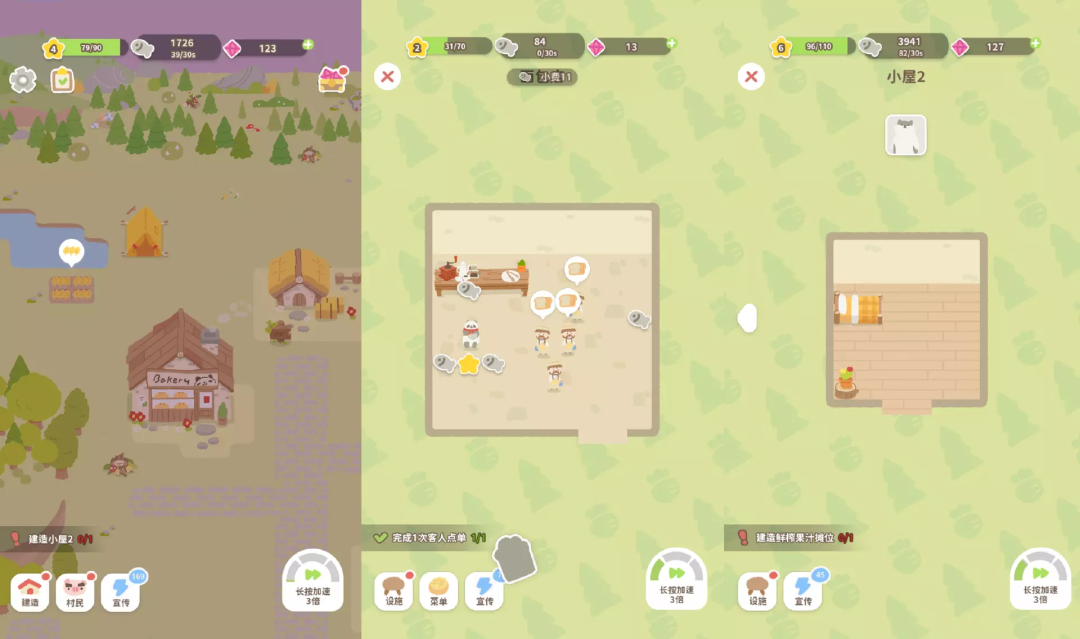The width and height of the screenshot is (1080, 639).
Task: Open 设施 facilities next to 菜单
Action: [394, 592]
